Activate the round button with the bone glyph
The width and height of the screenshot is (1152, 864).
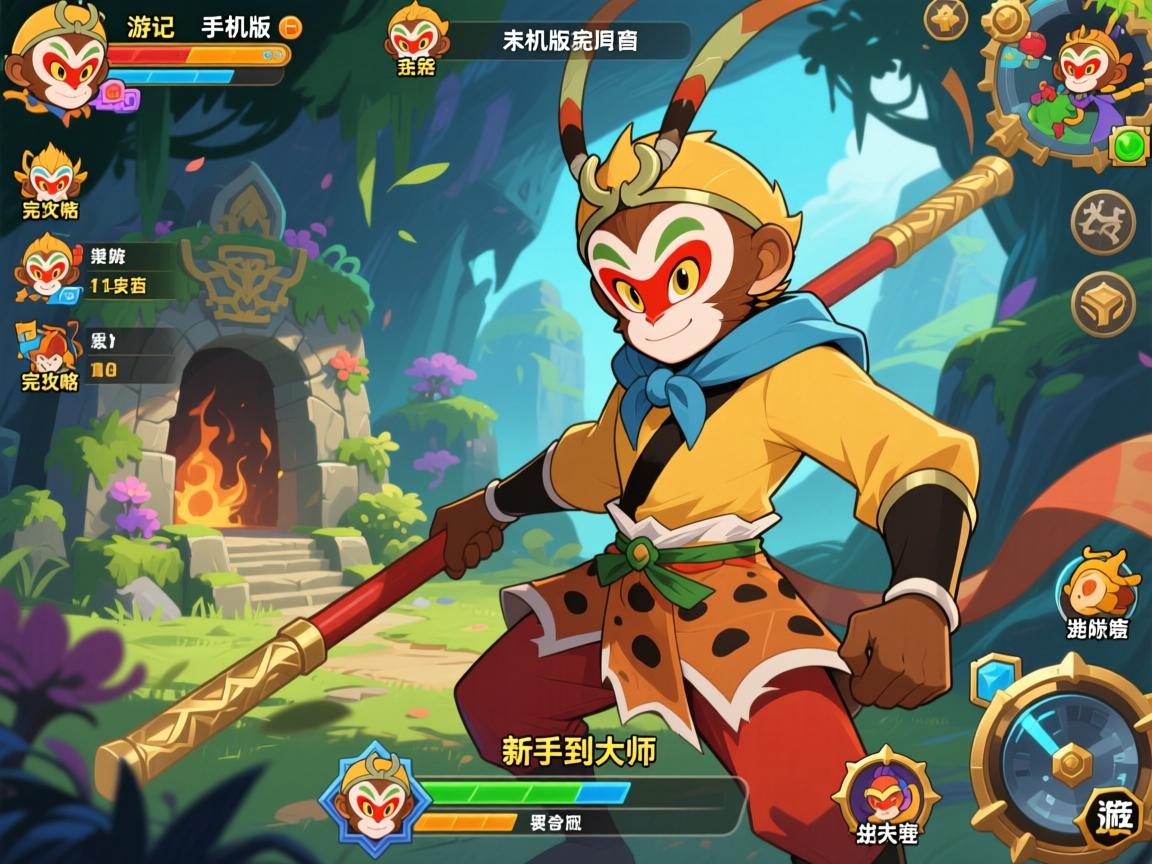[1103, 221]
